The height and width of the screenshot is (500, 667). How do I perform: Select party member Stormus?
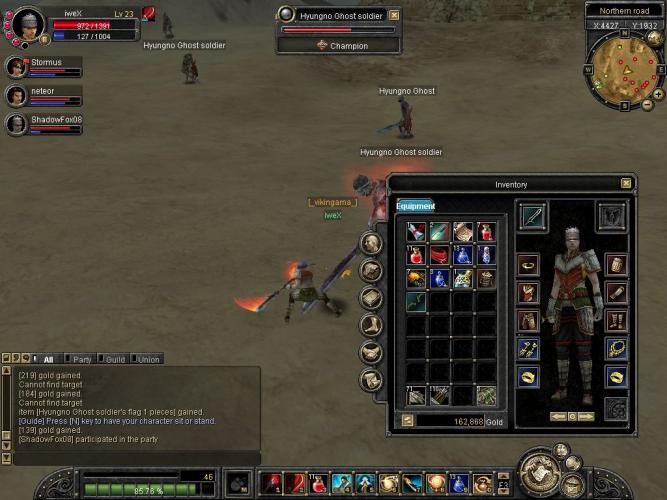click(17, 68)
